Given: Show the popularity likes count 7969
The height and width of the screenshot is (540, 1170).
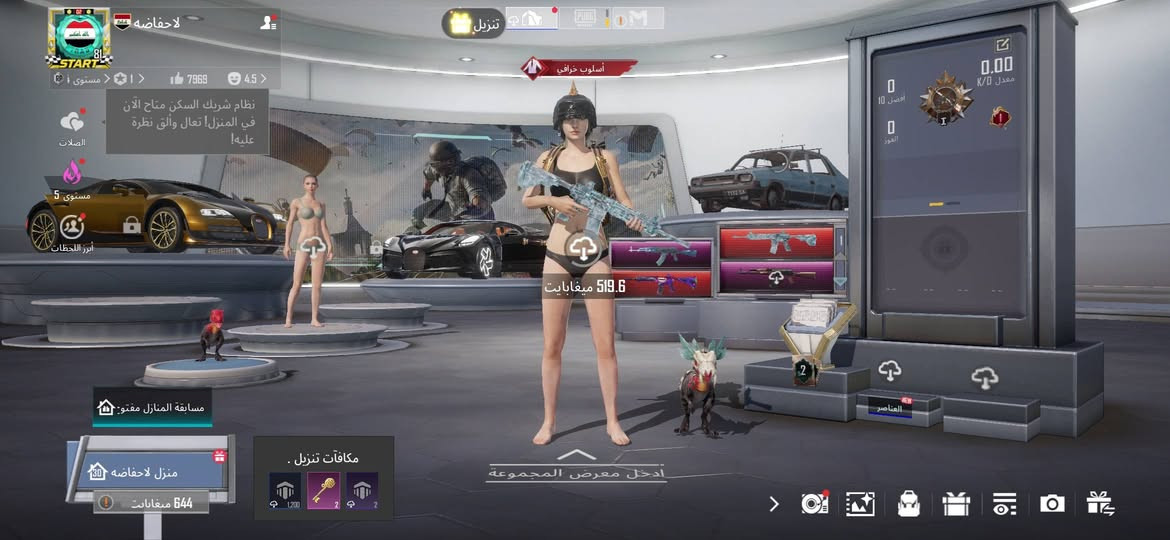Looking at the screenshot, I should [x=188, y=78].
